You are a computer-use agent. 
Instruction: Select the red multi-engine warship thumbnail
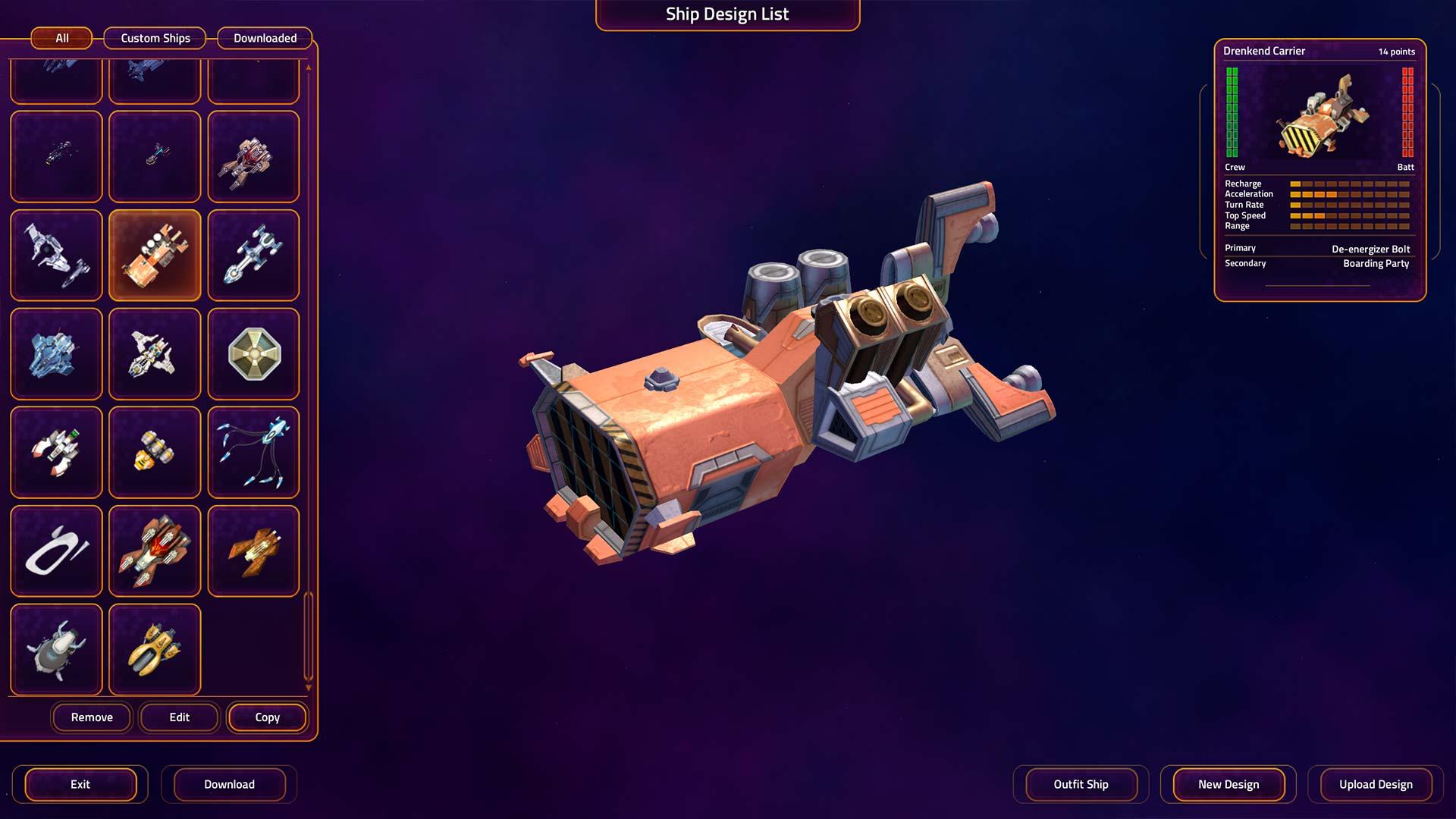(x=155, y=551)
